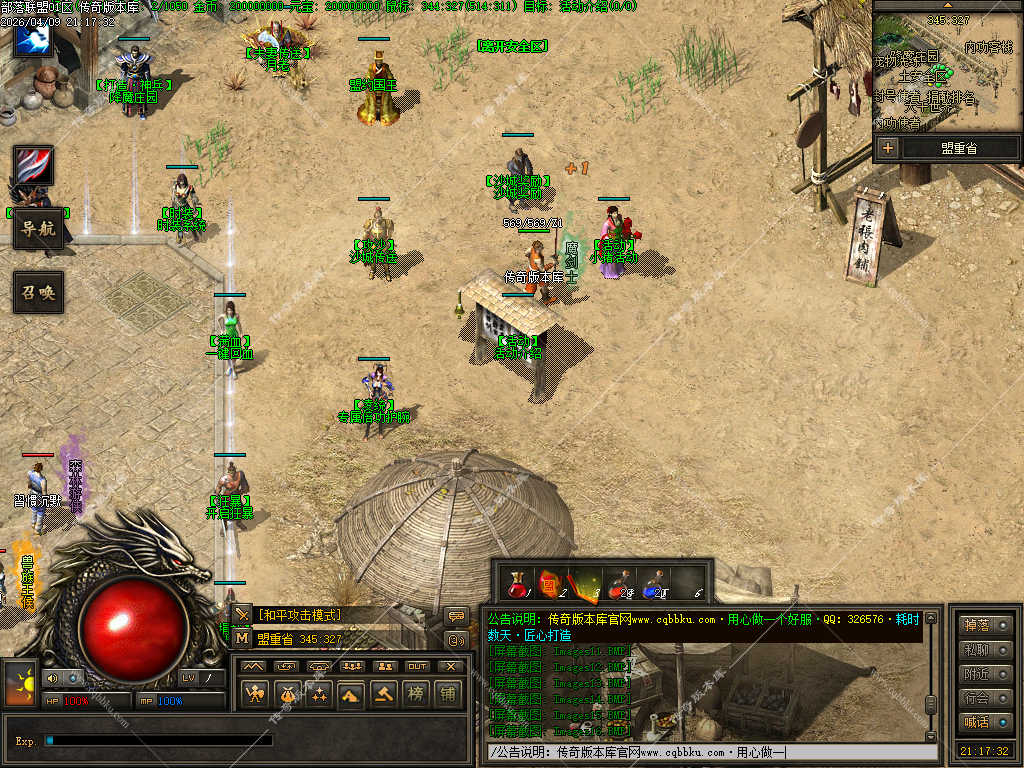
Task: Open the 榜 ranking button
Action: [415, 693]
